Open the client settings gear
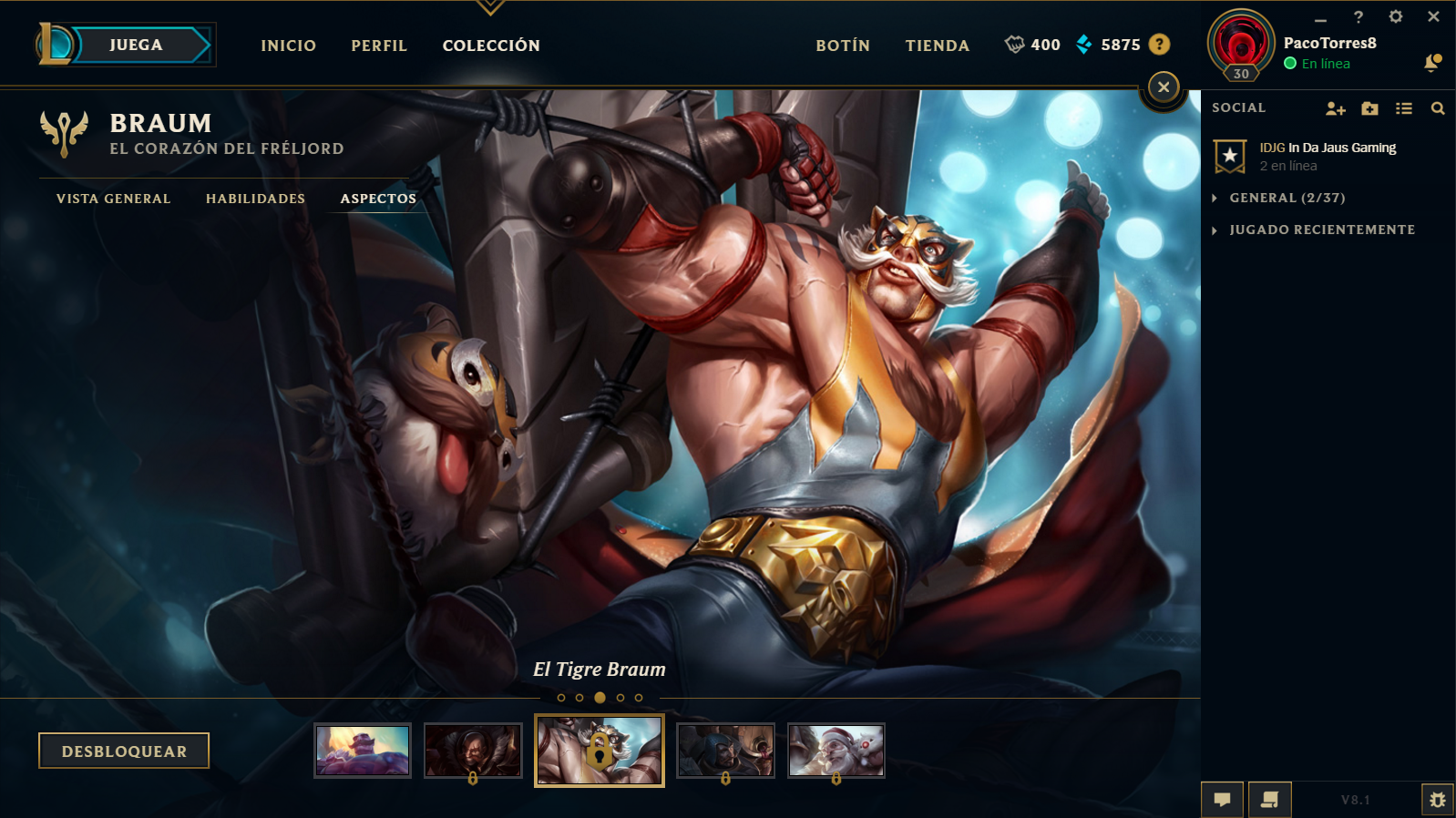This screenshot has height=818, width=1456. [1394, 16]
